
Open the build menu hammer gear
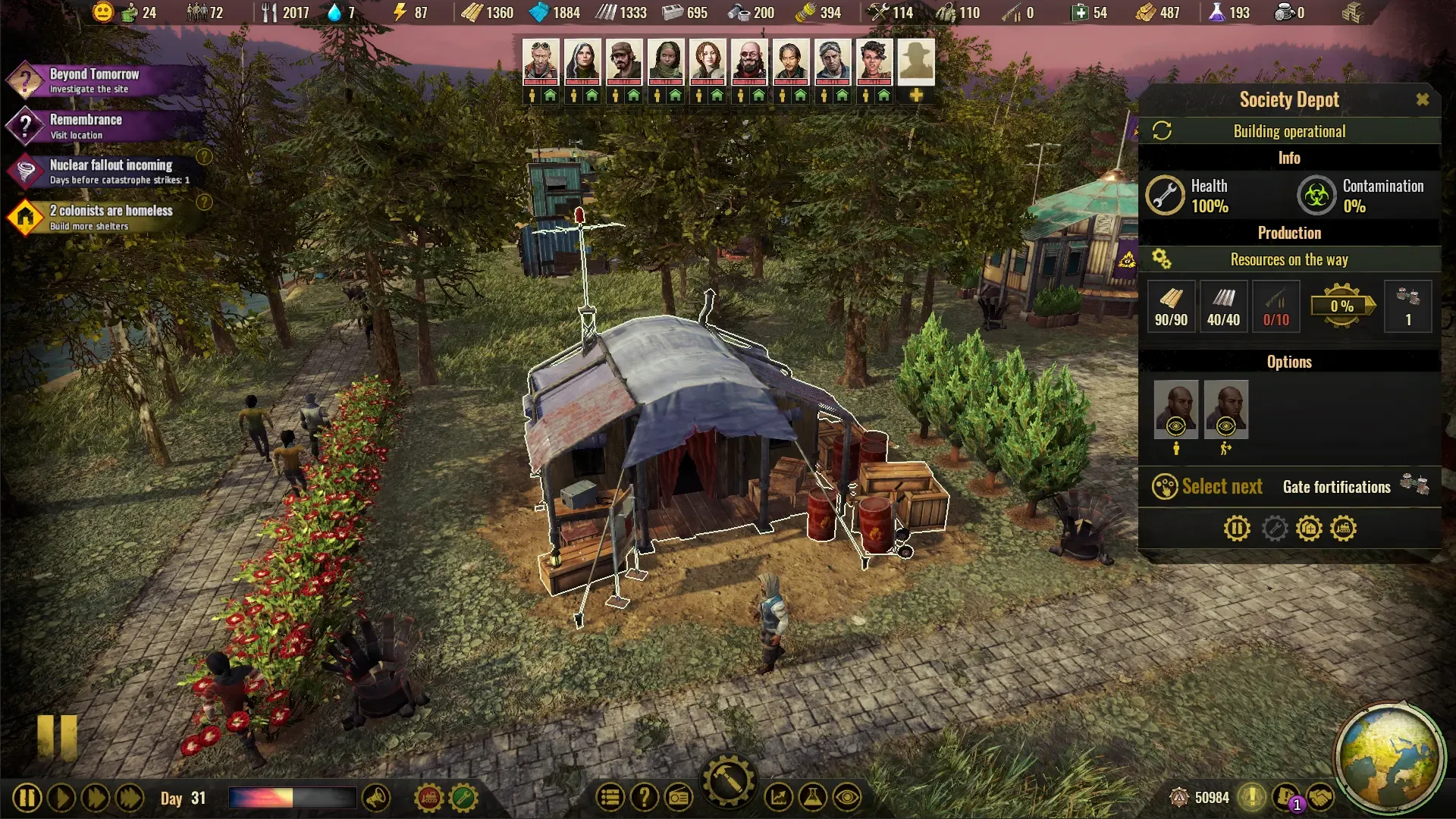[x=728, y=781]
